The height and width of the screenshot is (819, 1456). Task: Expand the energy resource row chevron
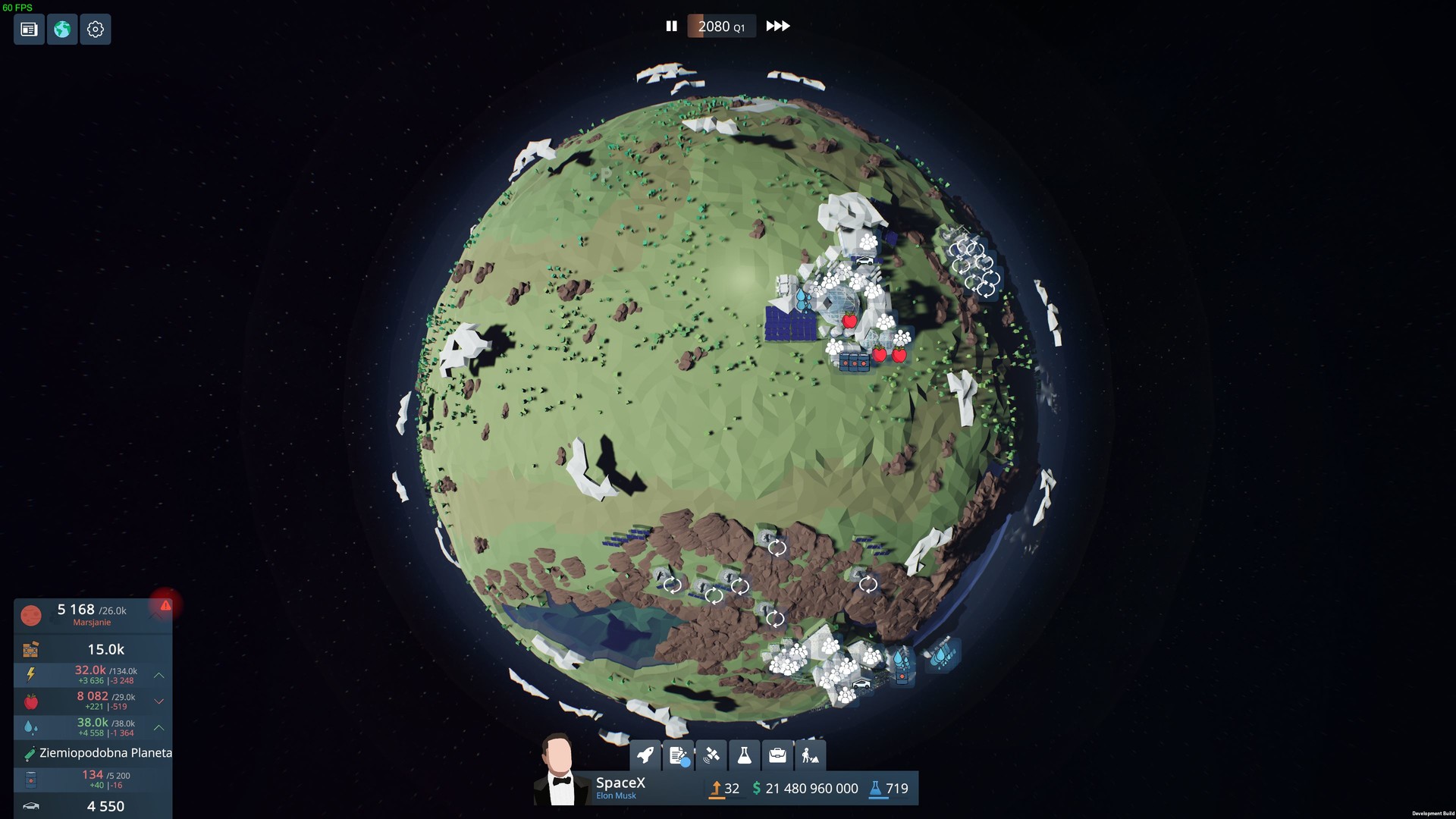tap(158, 676)
